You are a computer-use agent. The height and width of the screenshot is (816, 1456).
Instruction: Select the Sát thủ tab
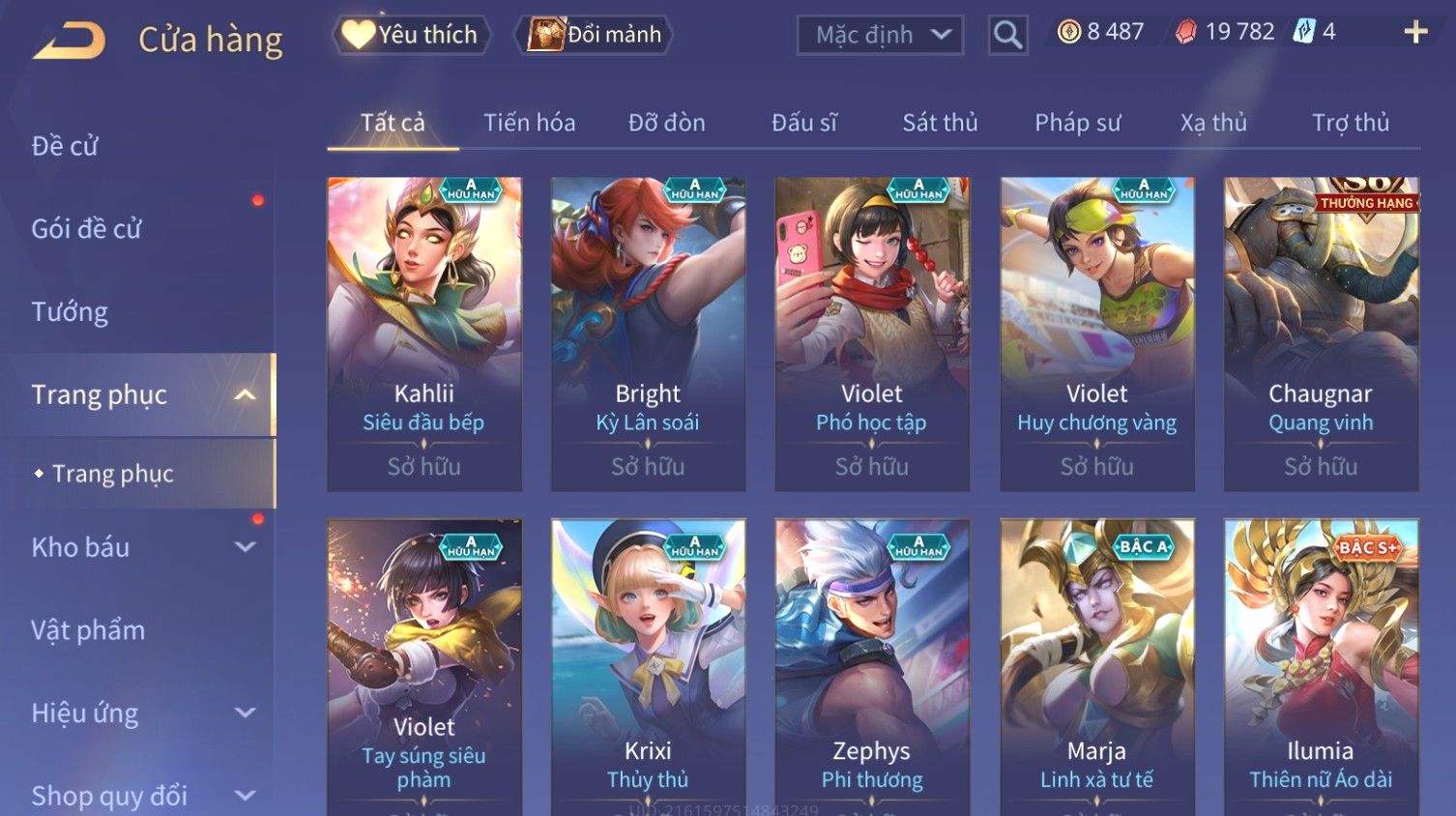[940, 123]
